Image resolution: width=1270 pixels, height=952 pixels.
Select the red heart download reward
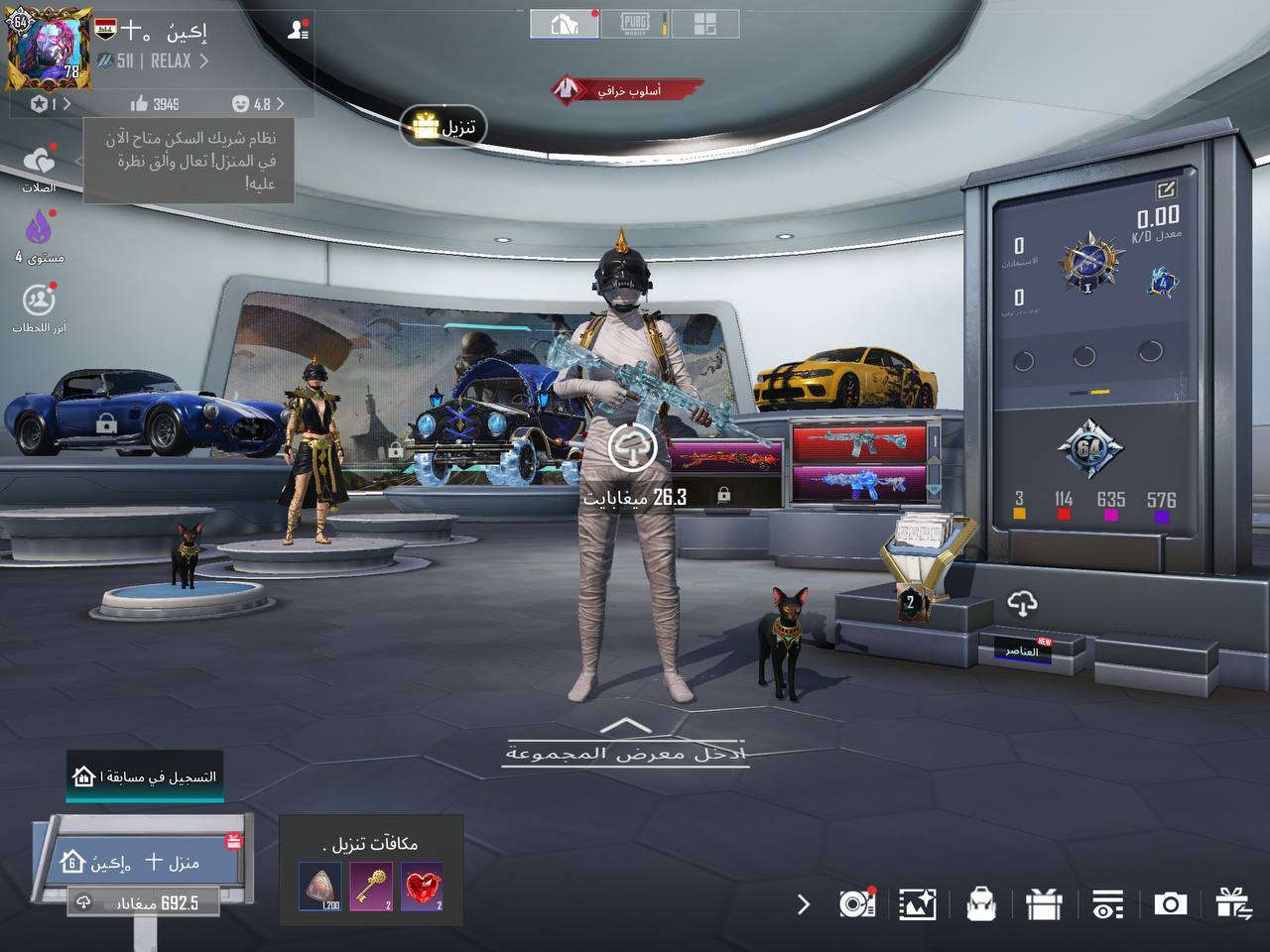tap(423, 886)
